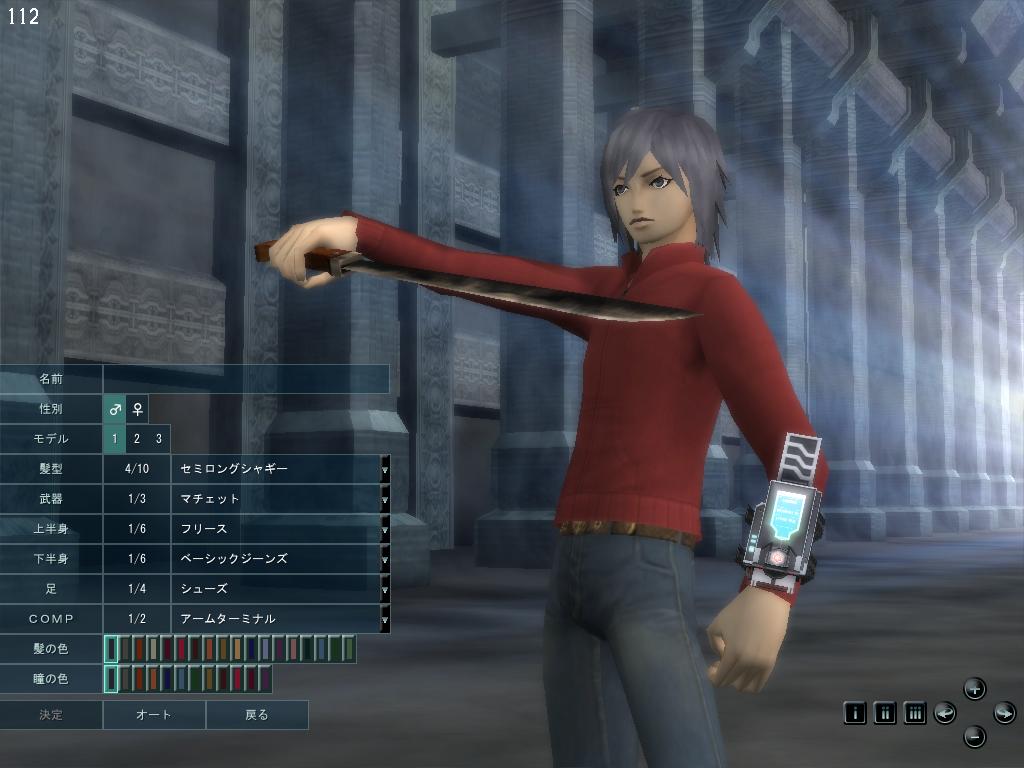This screenshot has height=768, width=1024.
Task: Select the first hair color swatch
Action: click(x=112, y=649)
